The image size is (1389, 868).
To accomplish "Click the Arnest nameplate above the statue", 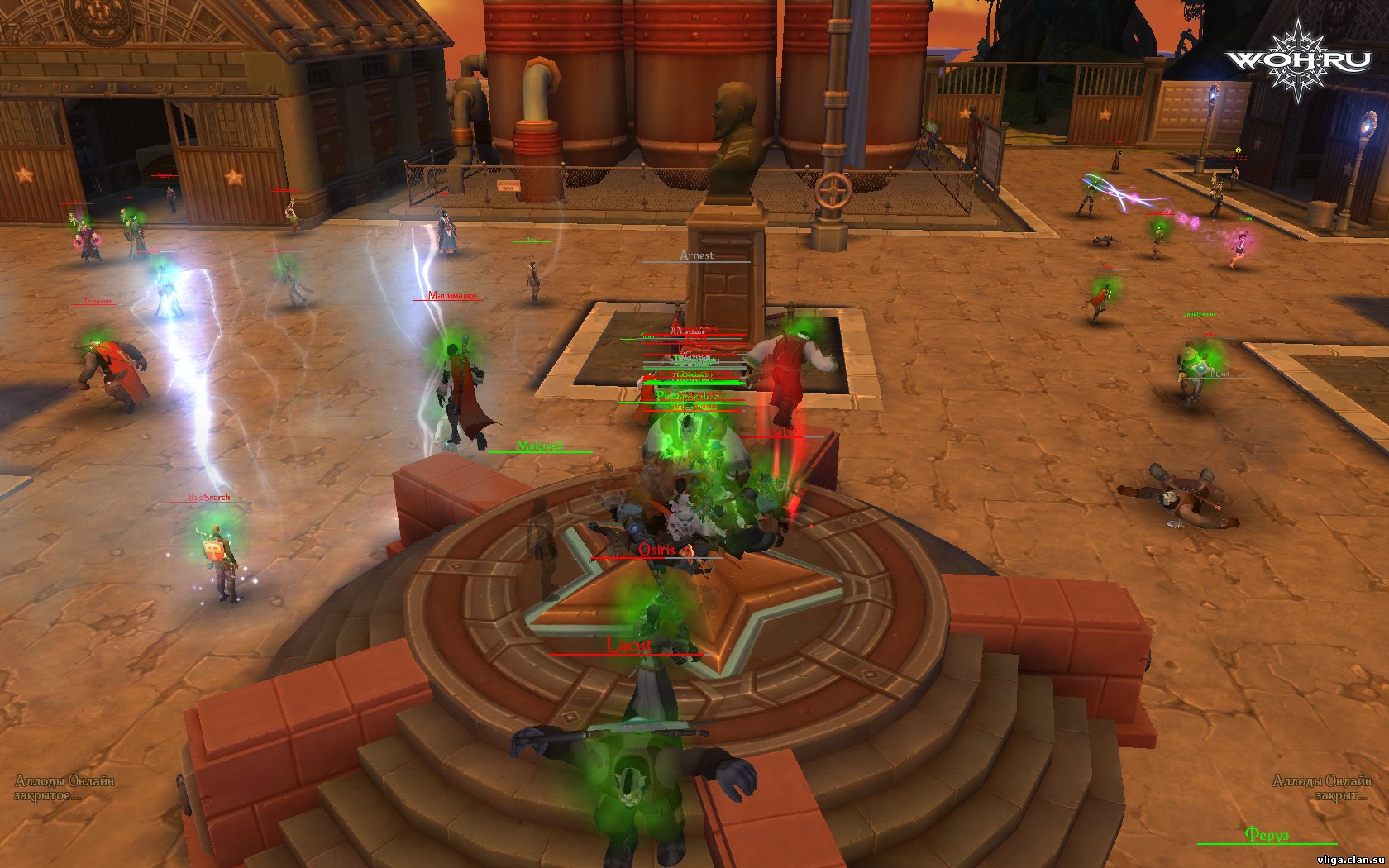I will [696, 255].
